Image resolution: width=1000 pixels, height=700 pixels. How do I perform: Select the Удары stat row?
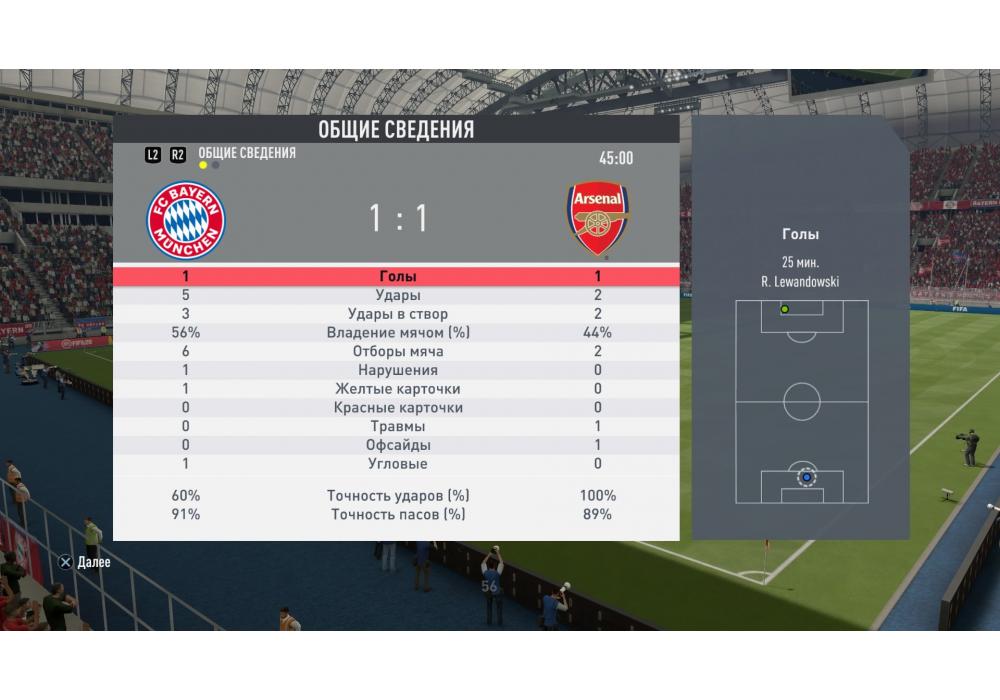397,296
